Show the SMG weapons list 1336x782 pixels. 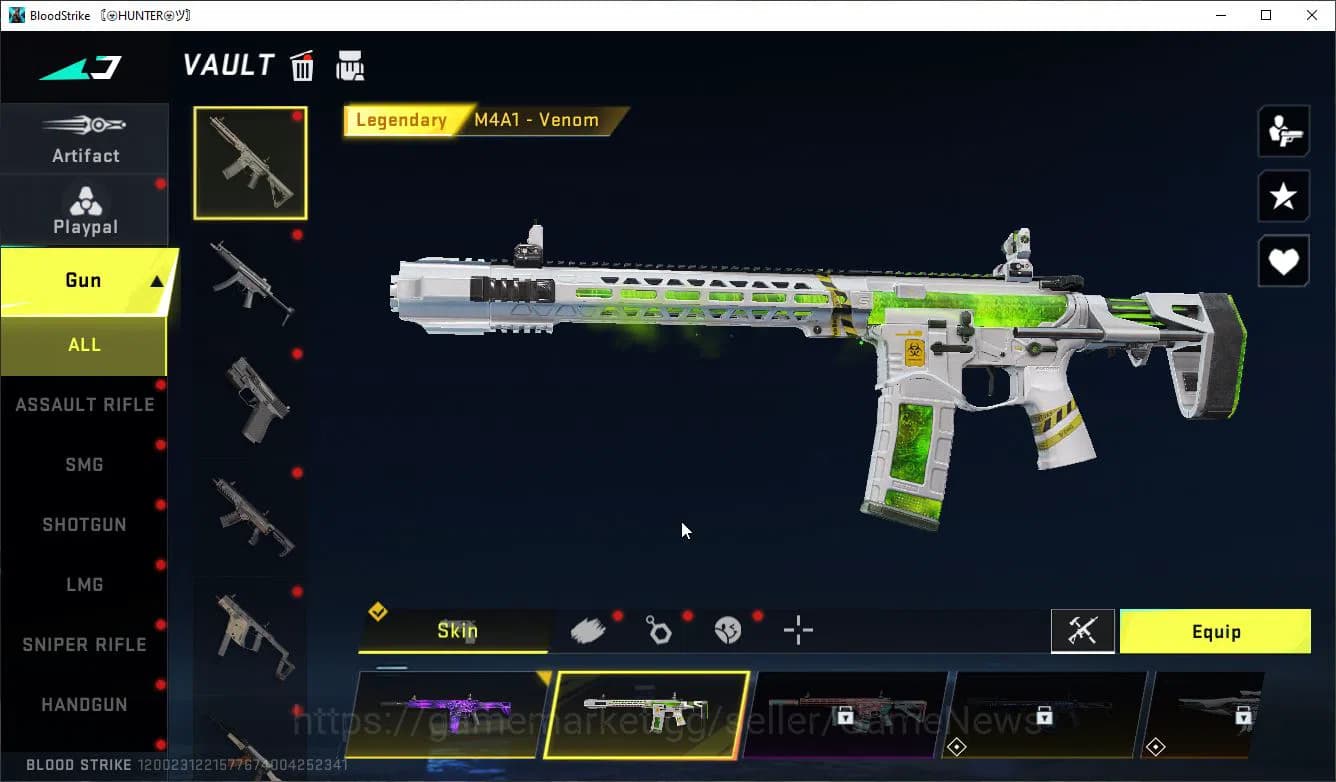pos(84,465)
